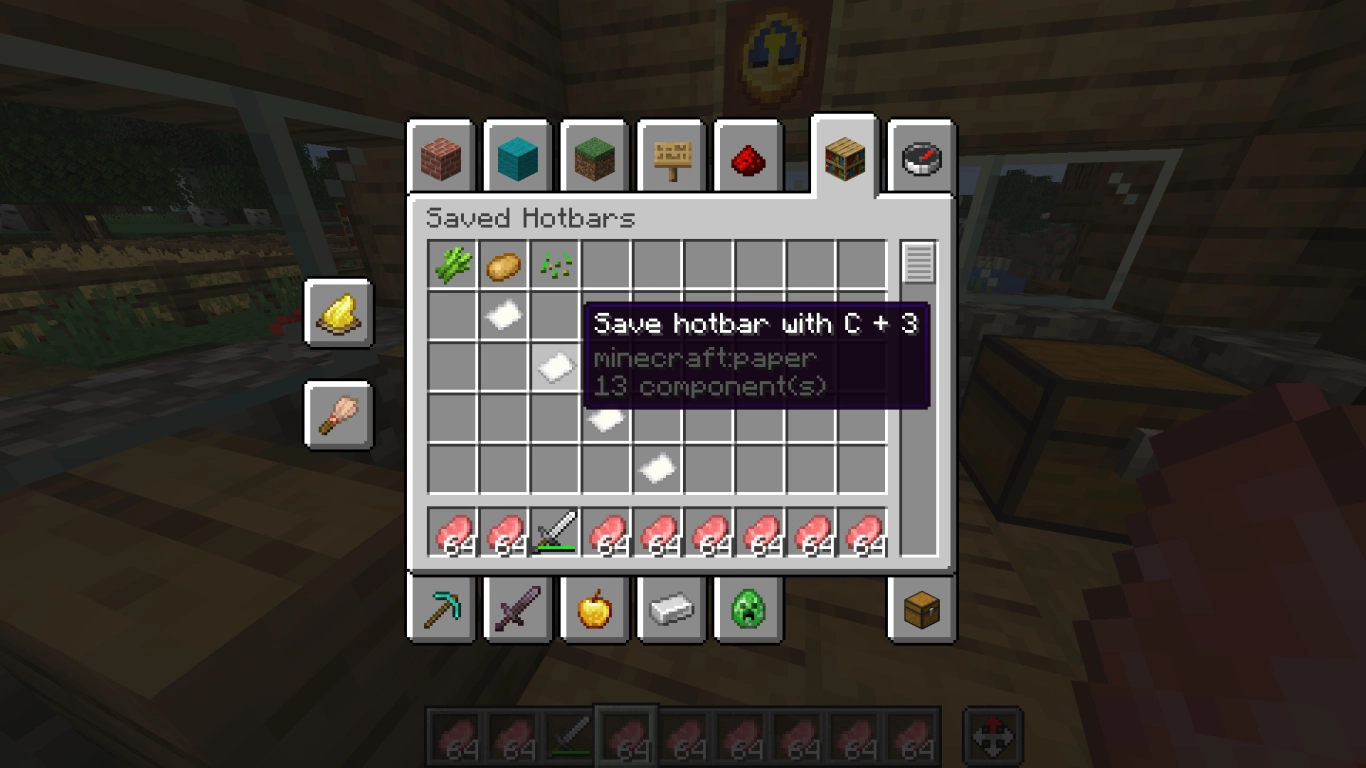1366x768 pixels.
Task: Click the iron ingot Ingredients tab icon
Action: click(670, 608)
